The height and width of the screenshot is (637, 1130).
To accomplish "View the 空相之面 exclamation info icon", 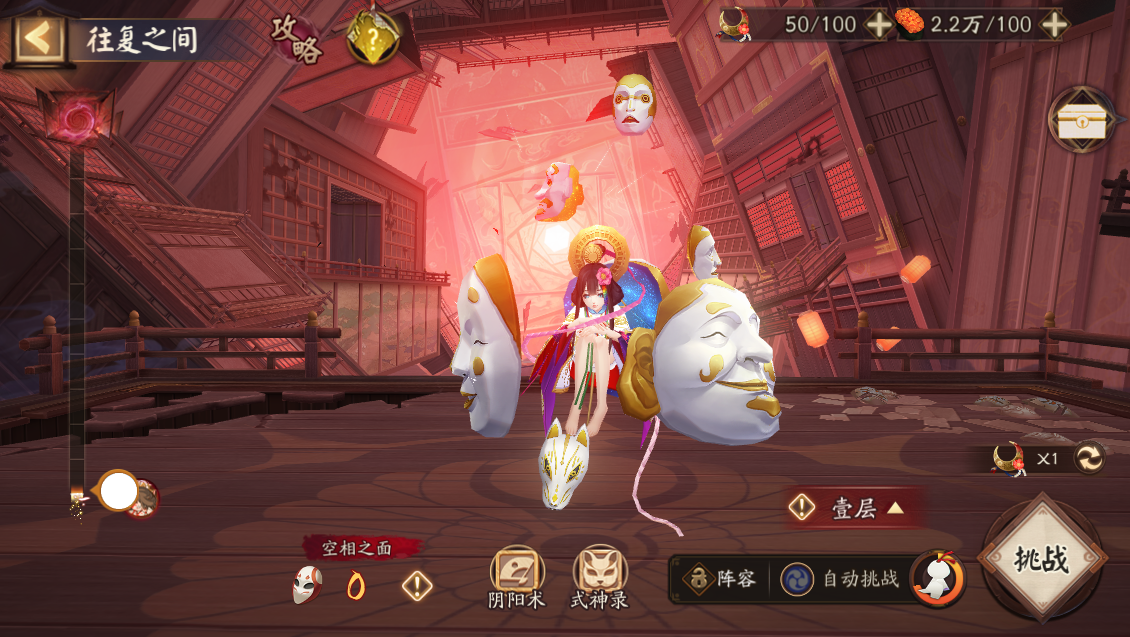I will click(x=416, y=585).
